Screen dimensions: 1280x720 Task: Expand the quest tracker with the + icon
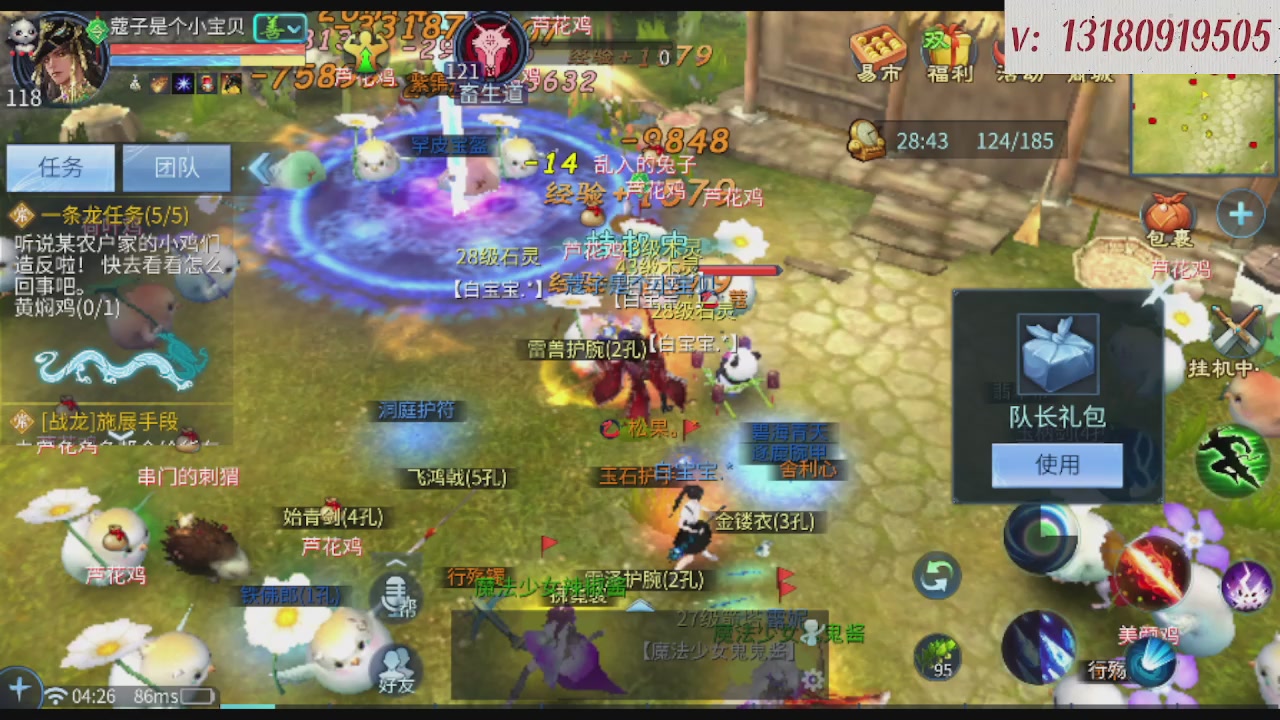coord(1240,213)
